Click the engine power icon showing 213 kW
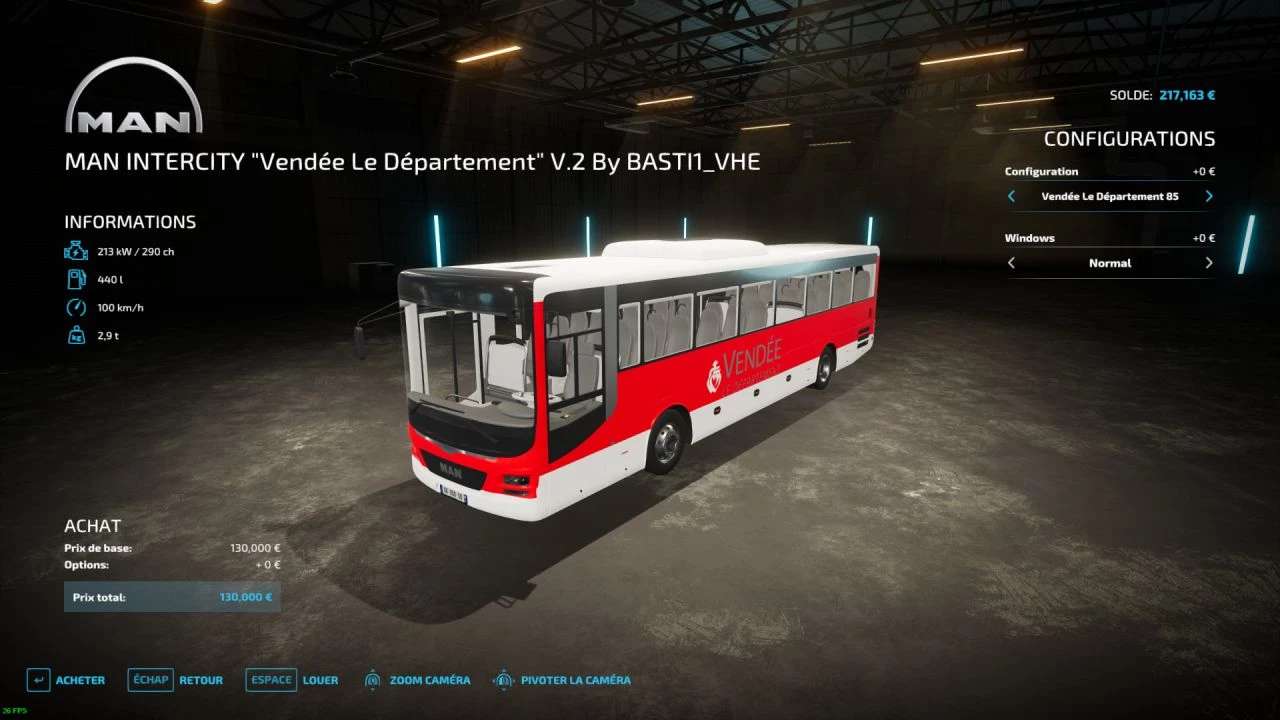The image size is (1280, 720). (x=75, y=251)
